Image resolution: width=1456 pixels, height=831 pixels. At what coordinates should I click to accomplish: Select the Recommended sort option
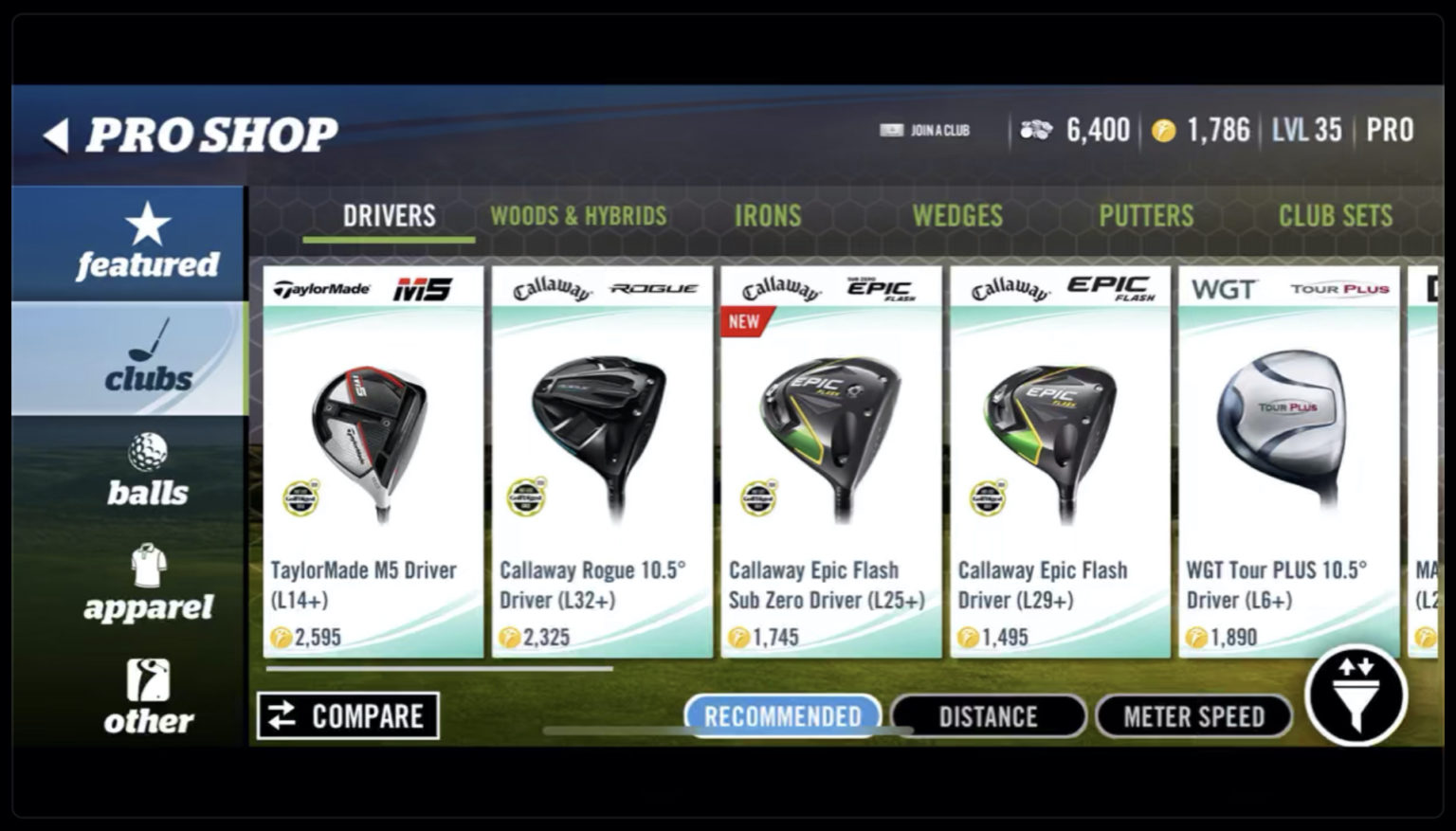[x=782, y=716]
